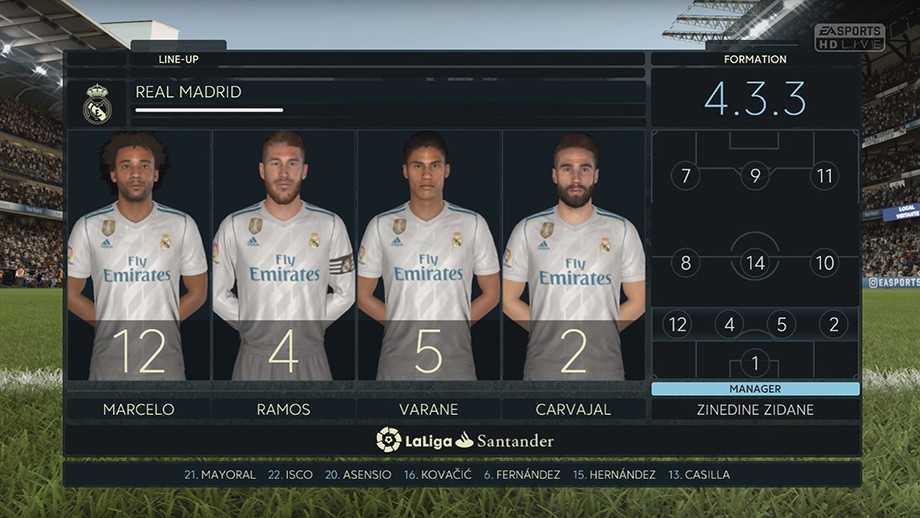This screenshot has height=518, width=920.
Task: Click position marker 11 on the formation pitch
Action: point(825,177)
